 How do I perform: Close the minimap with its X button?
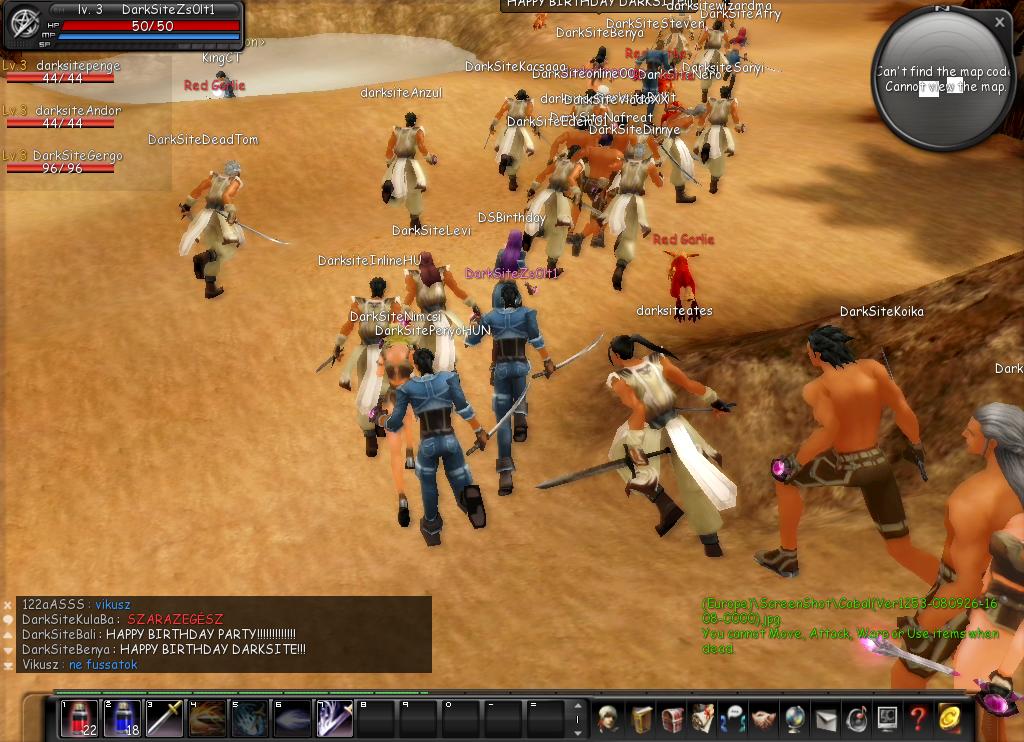(x=1000, y=21)
